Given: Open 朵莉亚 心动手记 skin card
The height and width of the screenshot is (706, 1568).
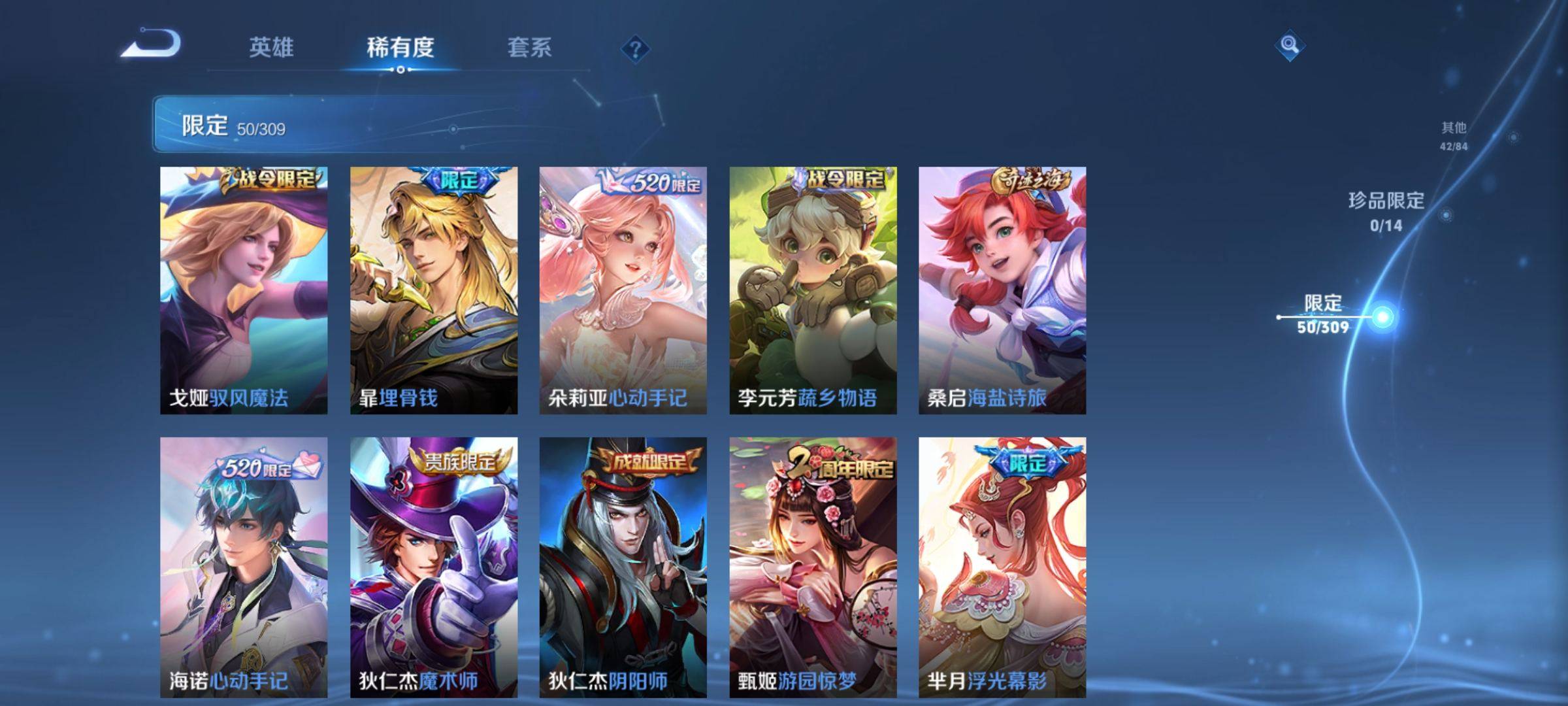Looking at the screenshot, I should 623,290.
